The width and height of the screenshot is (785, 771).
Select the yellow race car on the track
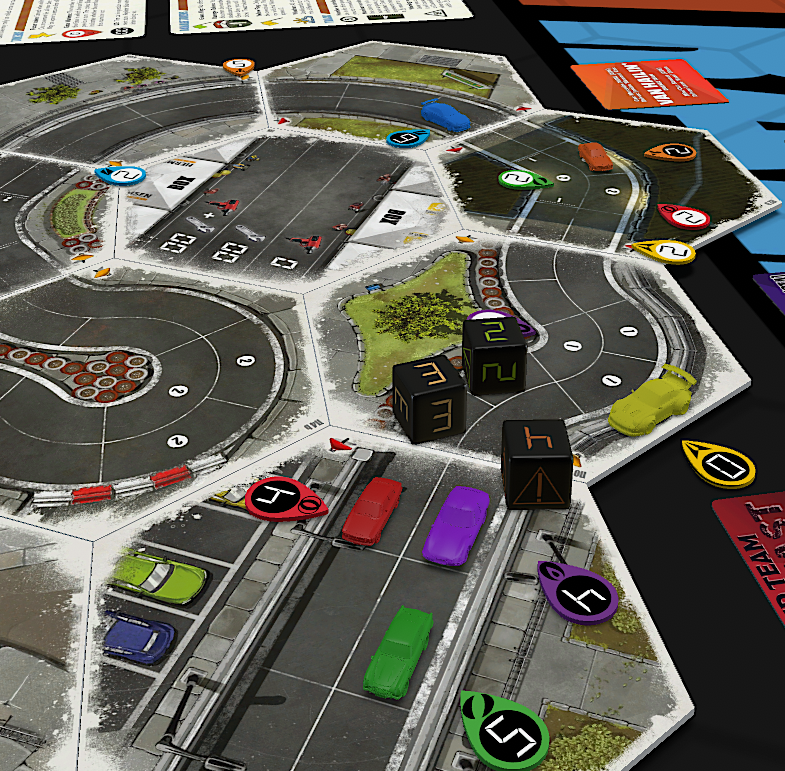652,402
